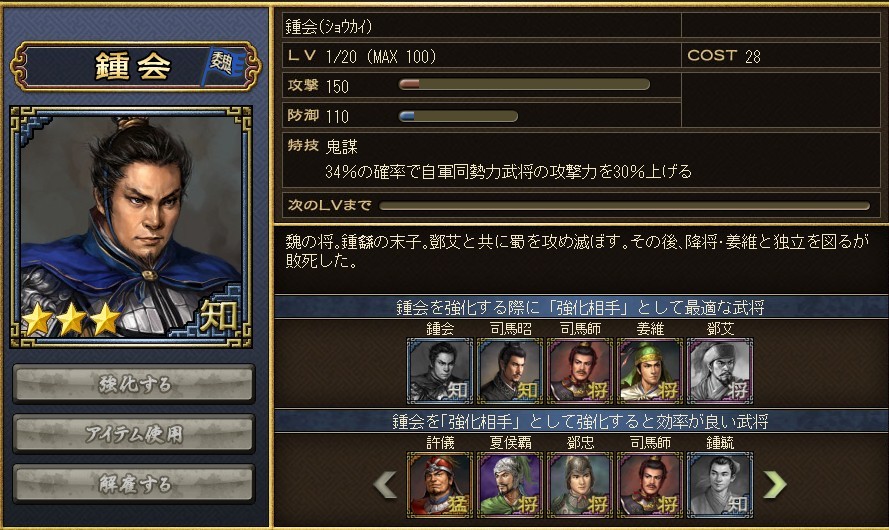Pick the 姜維 general thumbnail
Screen dimensions: 889x530
(650, 370)
